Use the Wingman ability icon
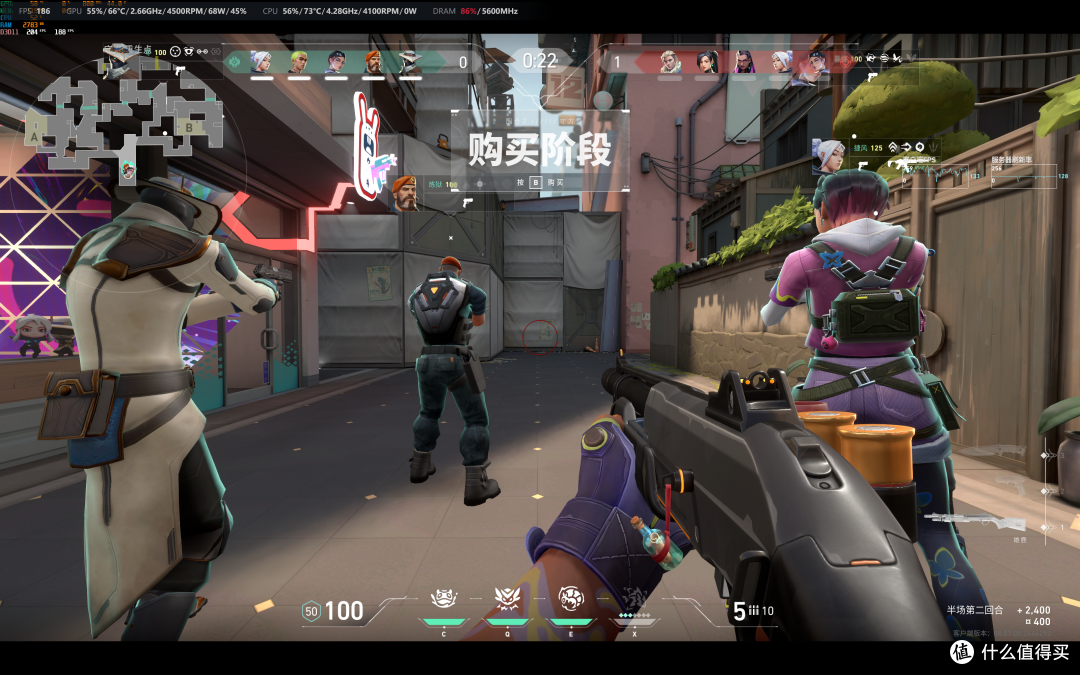 [x=507, y=598]
